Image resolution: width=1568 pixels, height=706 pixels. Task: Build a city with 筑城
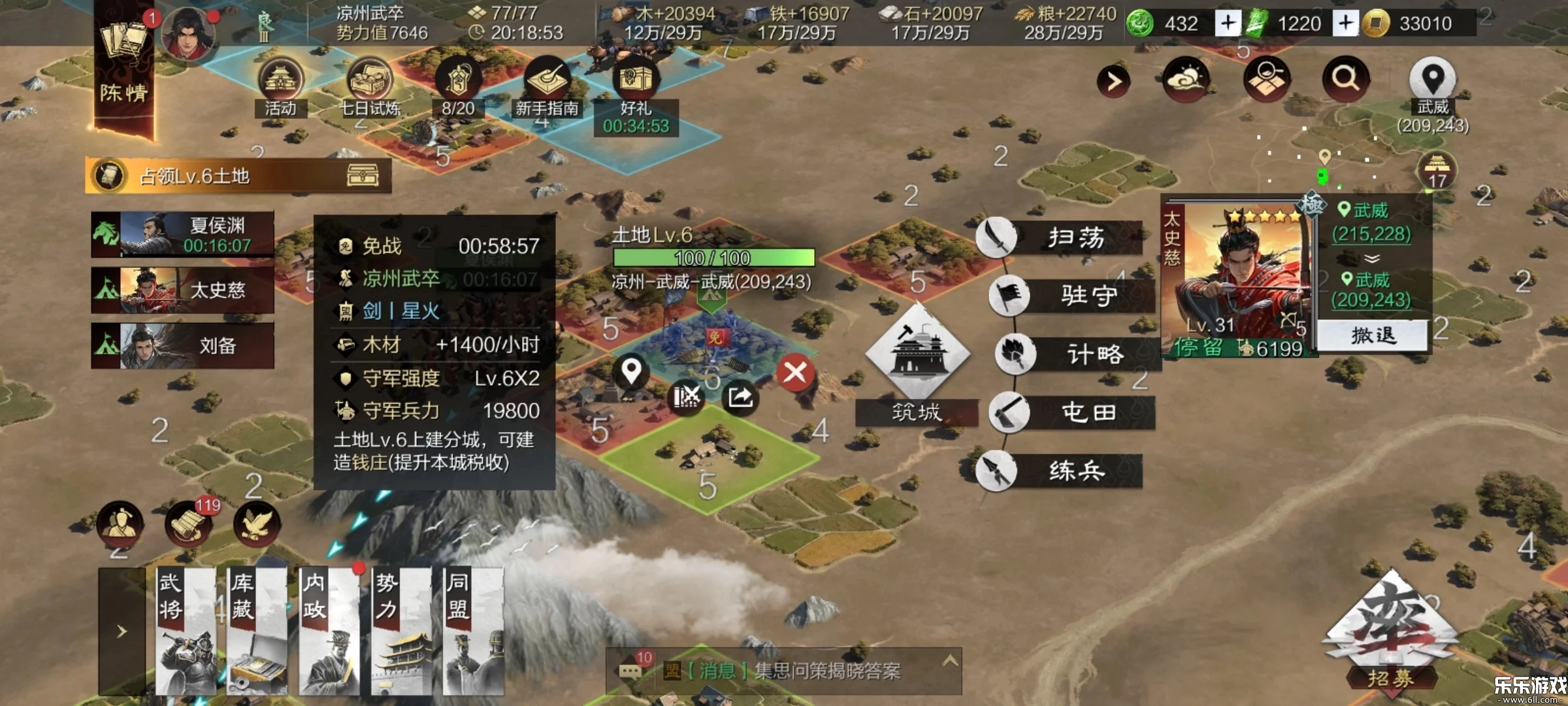coord(917,366)
